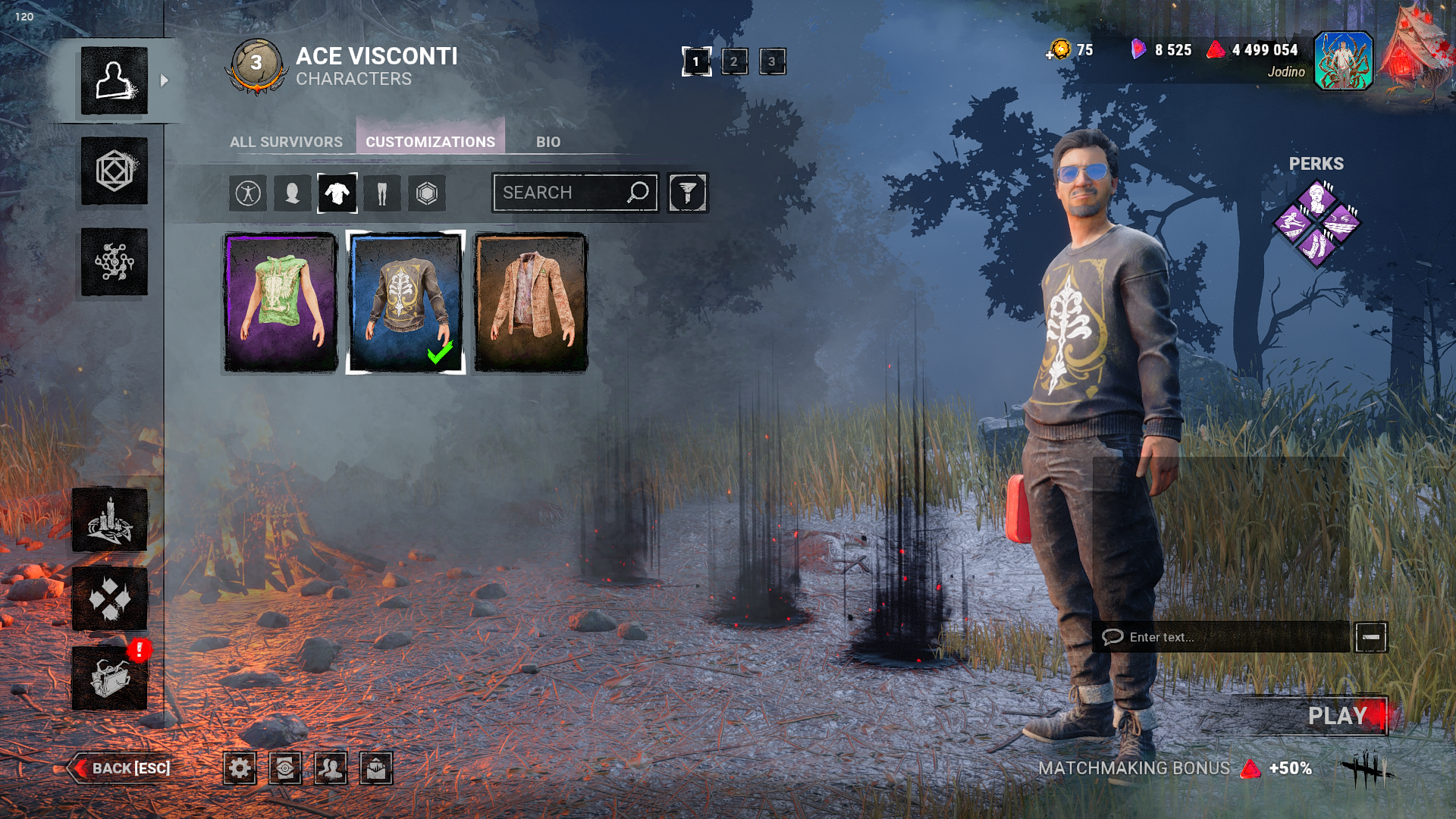Screen dimensions: 1456x819
Task: Pick the equipped dark spade sweater
Action: [x=406, y=303]
